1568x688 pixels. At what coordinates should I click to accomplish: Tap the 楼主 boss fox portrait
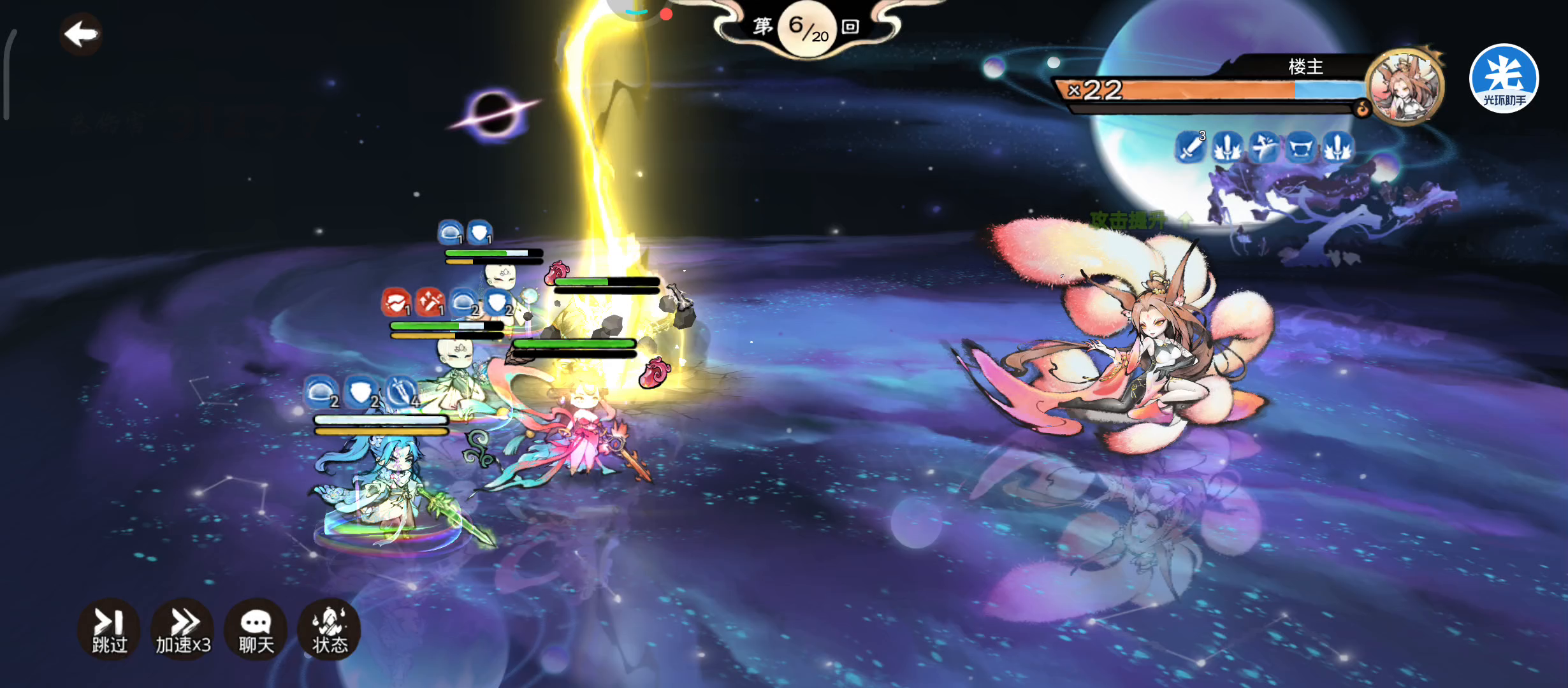1404,87
